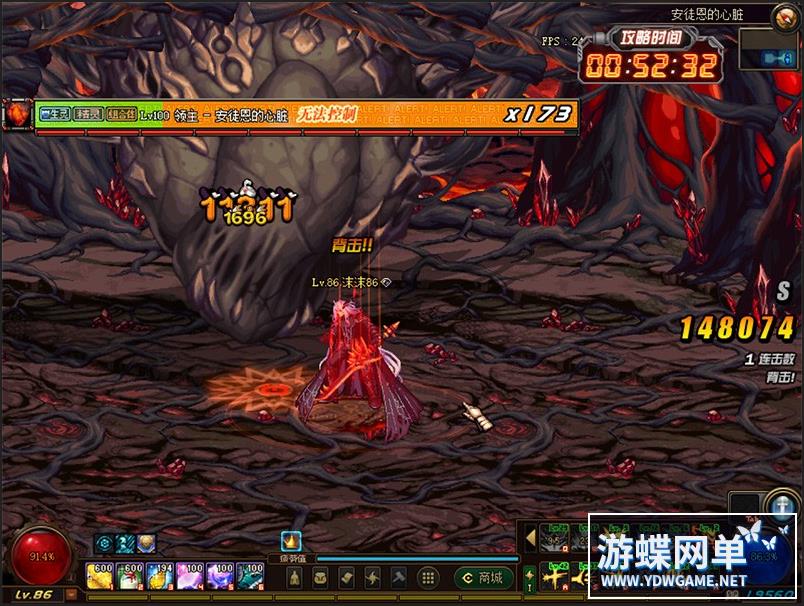Open the grid-shaped main menu button
Viewport: 804px width, 606px height.
point(427,577)
